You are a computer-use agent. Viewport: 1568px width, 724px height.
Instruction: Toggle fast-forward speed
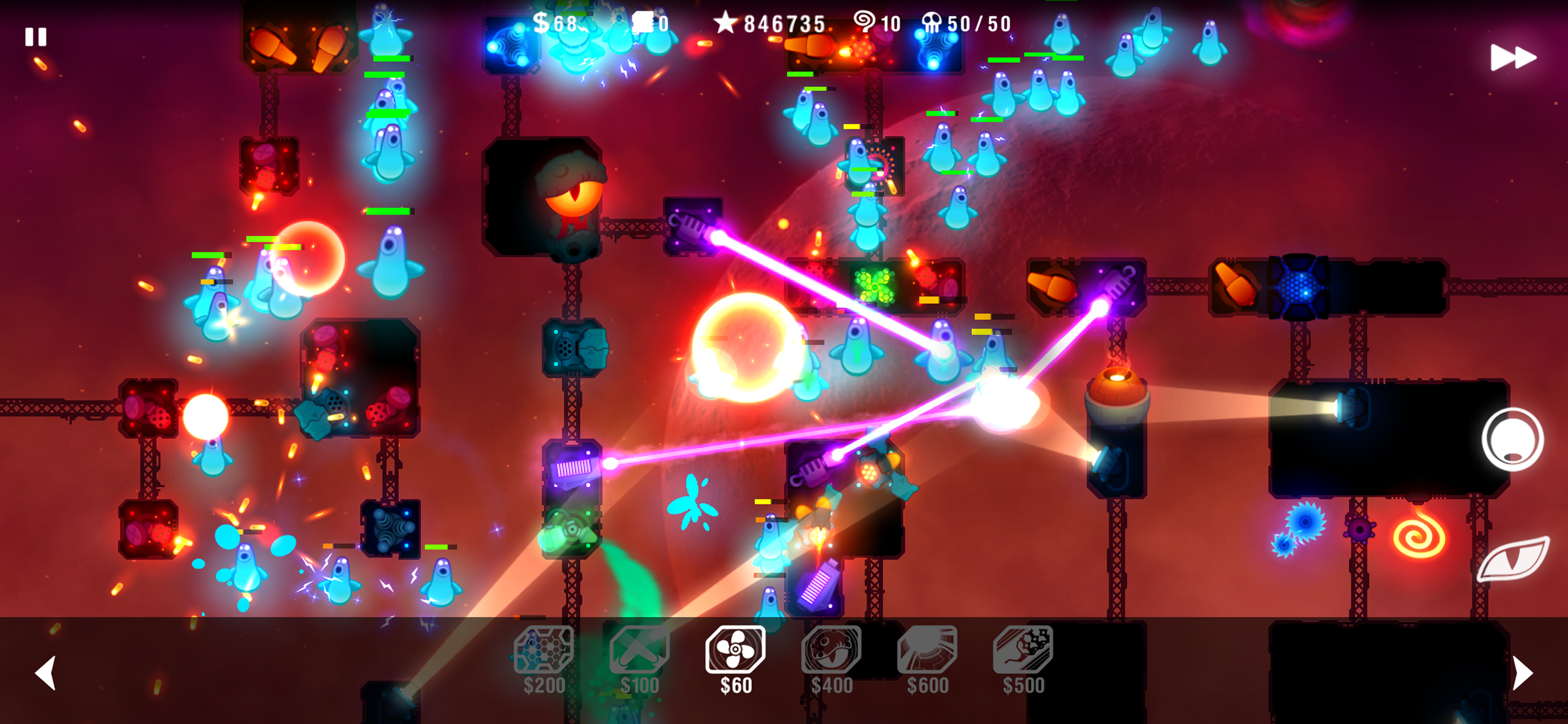1513,58
